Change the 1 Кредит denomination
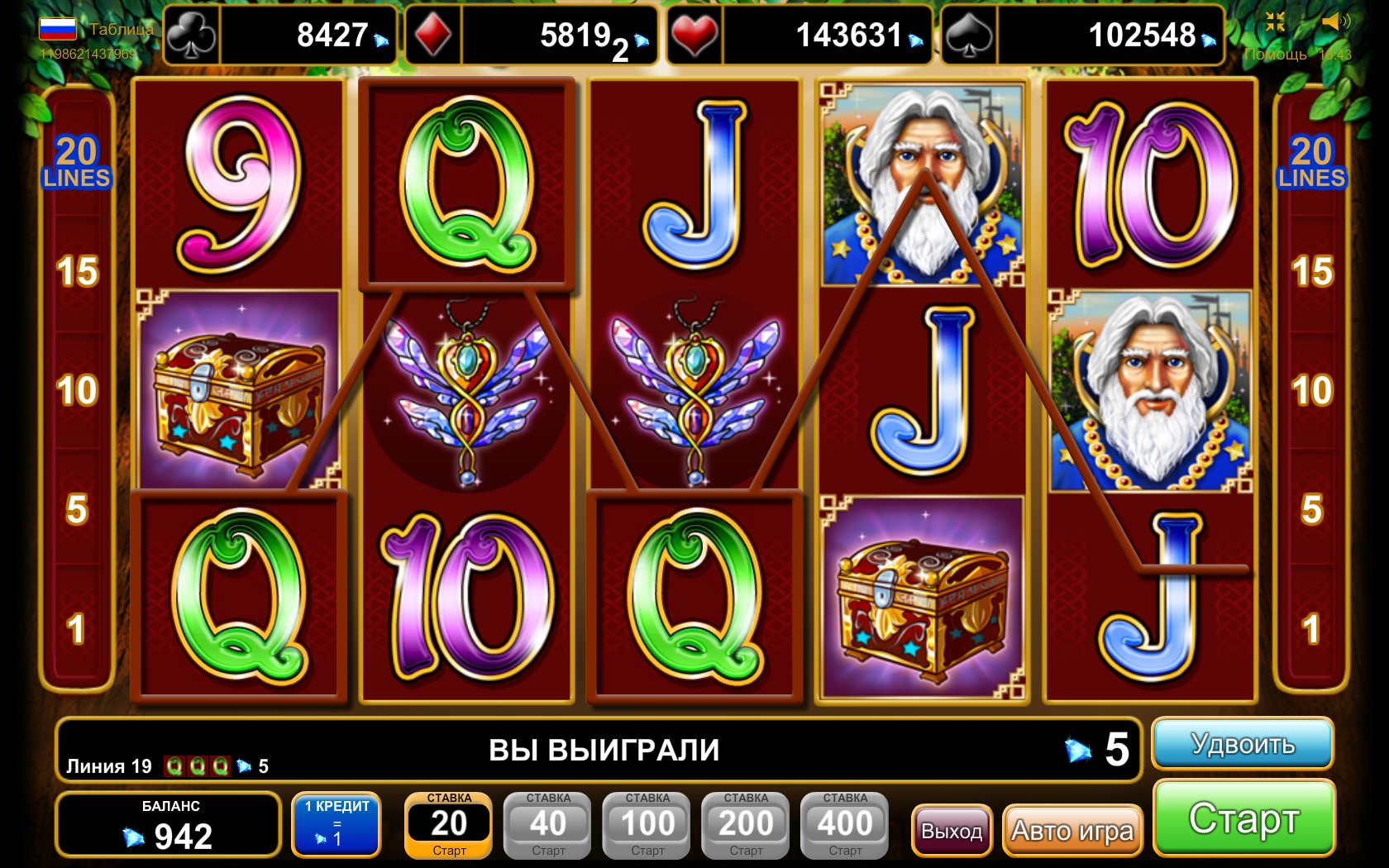 [x=337, y=823]
